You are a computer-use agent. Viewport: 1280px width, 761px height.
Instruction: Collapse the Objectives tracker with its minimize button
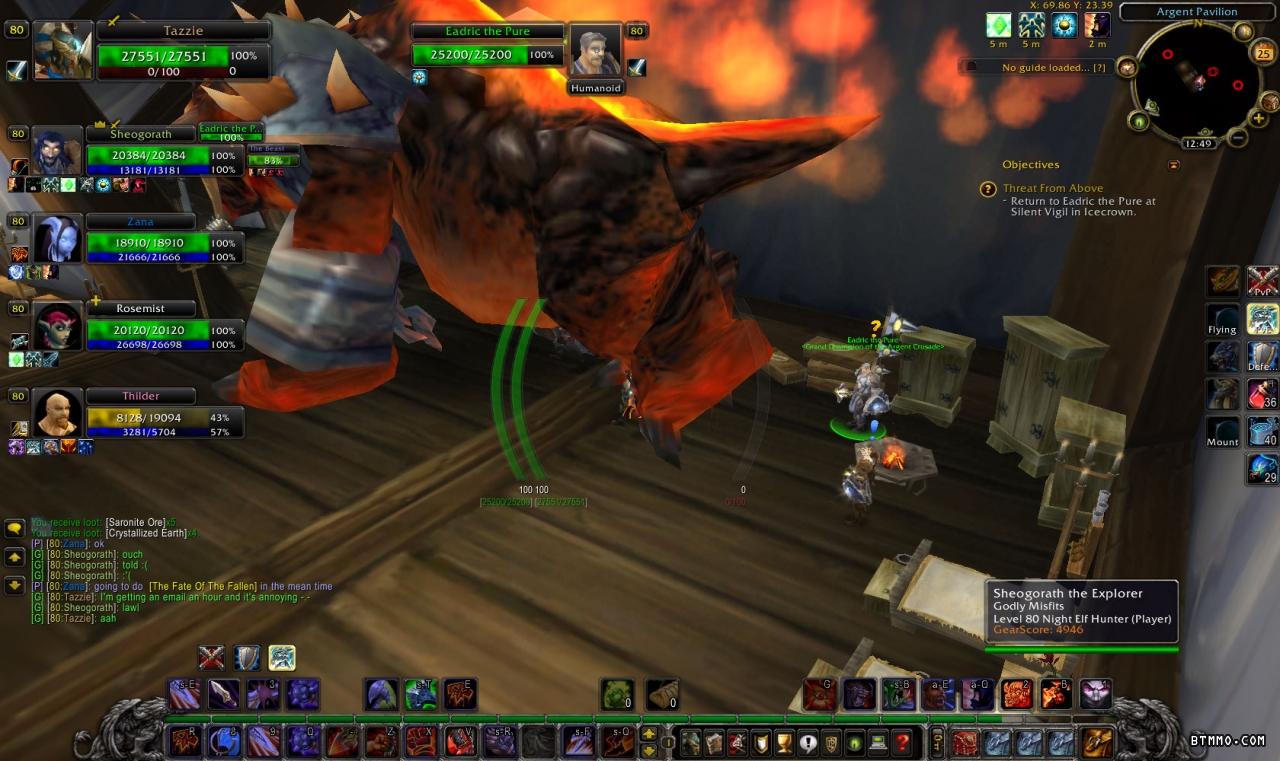1173,165
